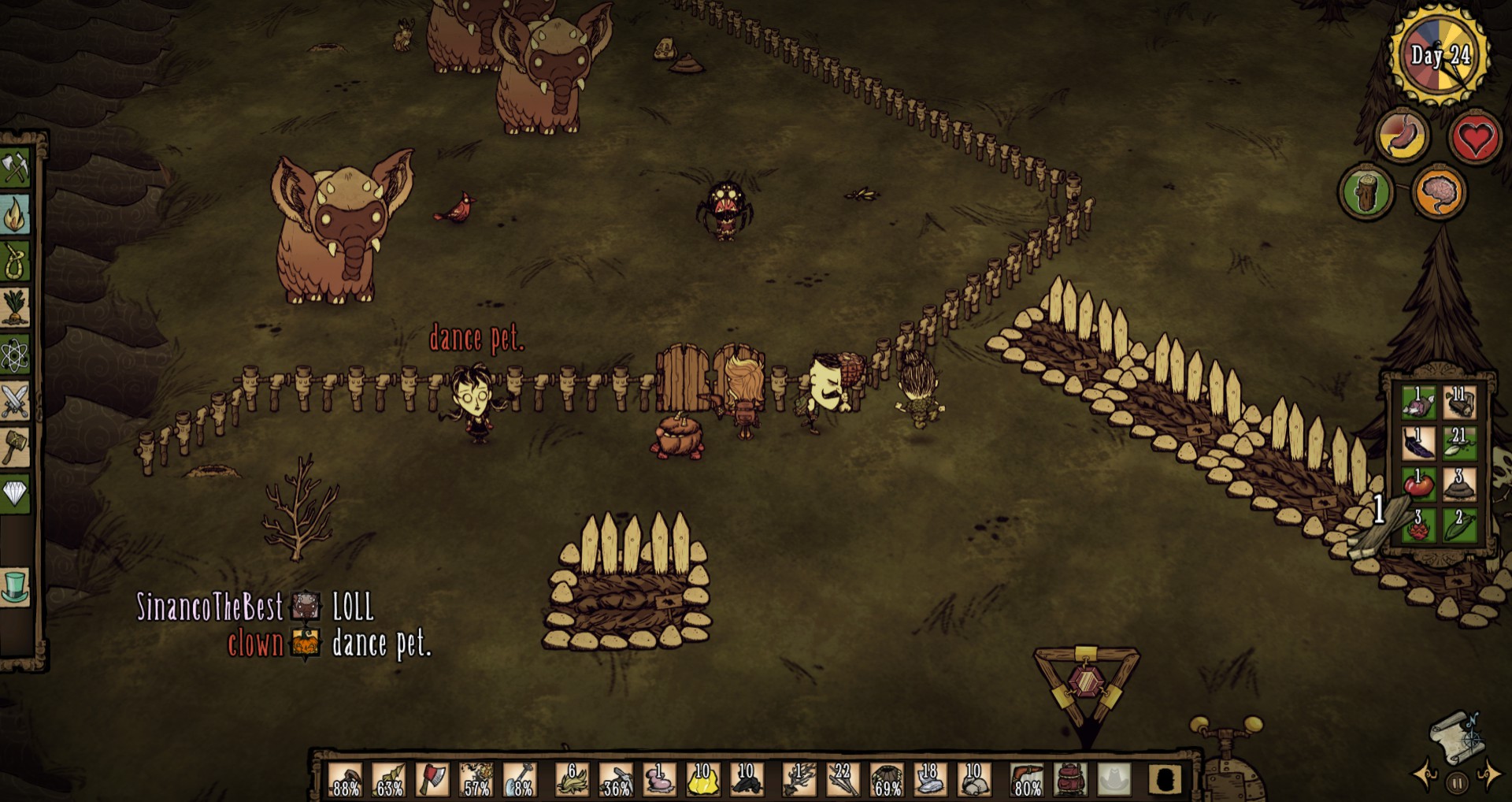Select the Survival rope-trap crafting tab

16,261
